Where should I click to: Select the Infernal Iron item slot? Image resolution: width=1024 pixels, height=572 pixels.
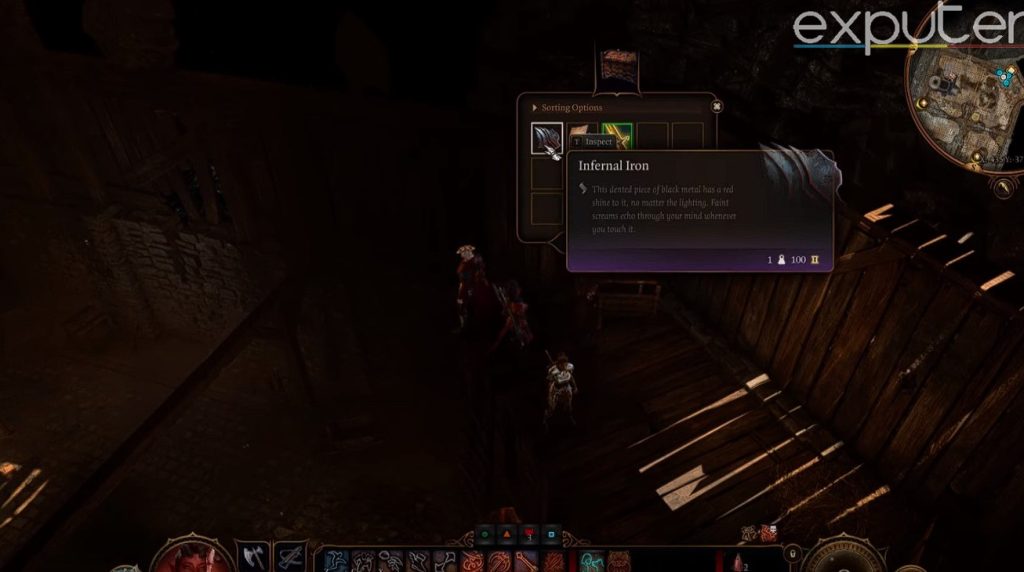[547, 138]
